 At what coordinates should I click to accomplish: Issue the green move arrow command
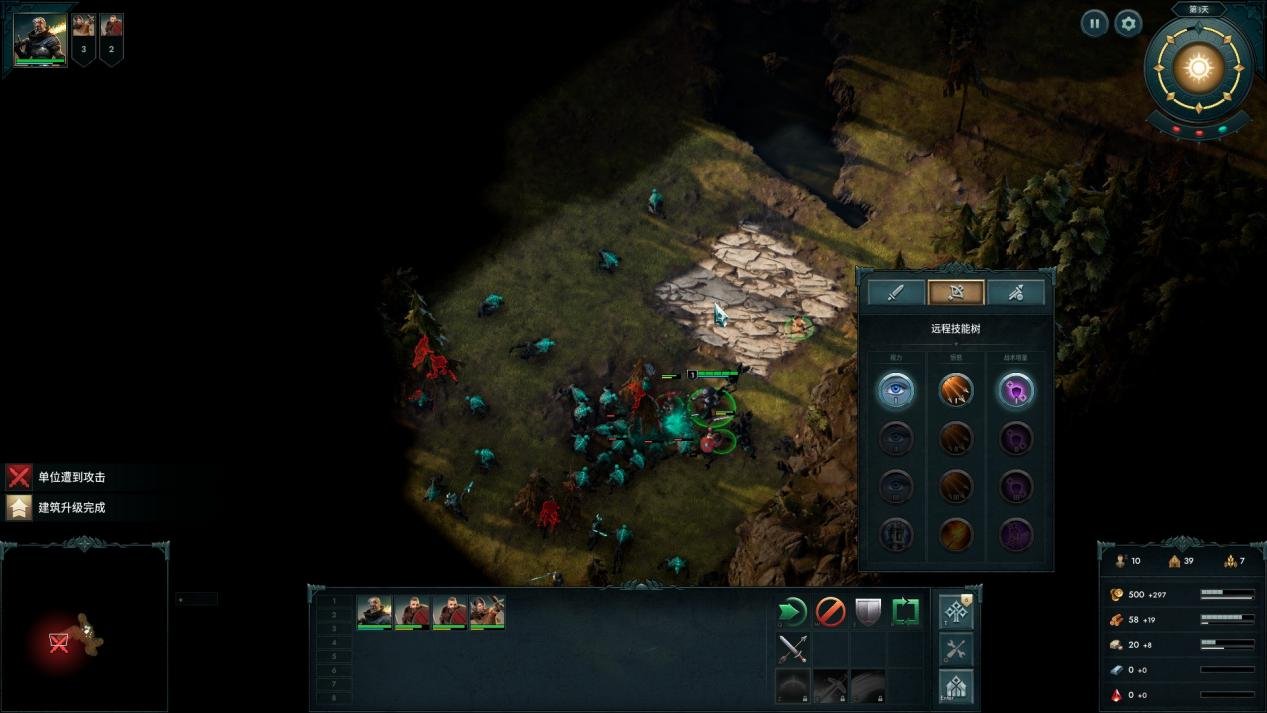pyautogui.click(x=793, y=611)
